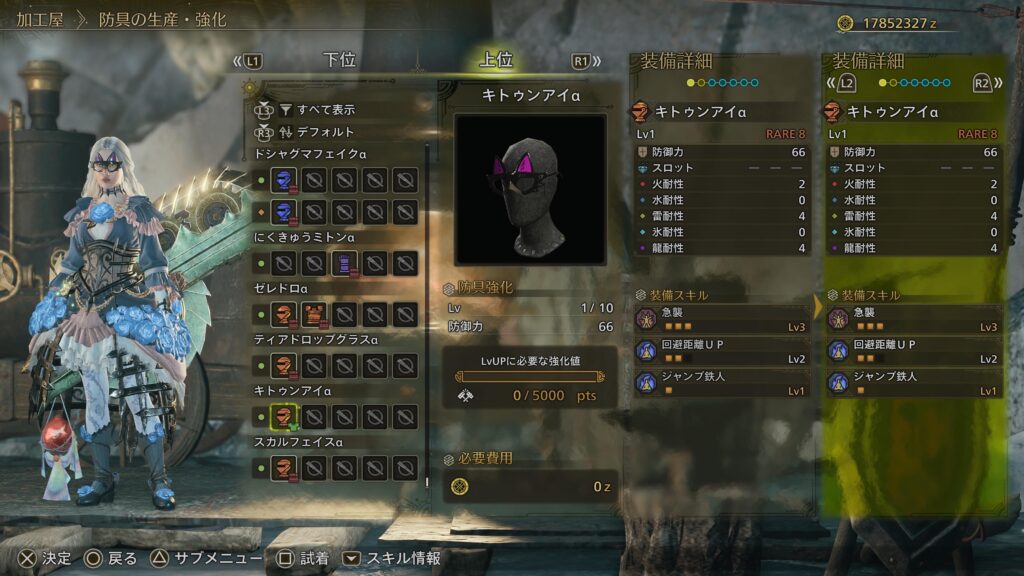This screenshot has height=576, width=1024.
Task: Choose the ティアドロップグラスα helmet slot
Action: (x=284, y=366)
